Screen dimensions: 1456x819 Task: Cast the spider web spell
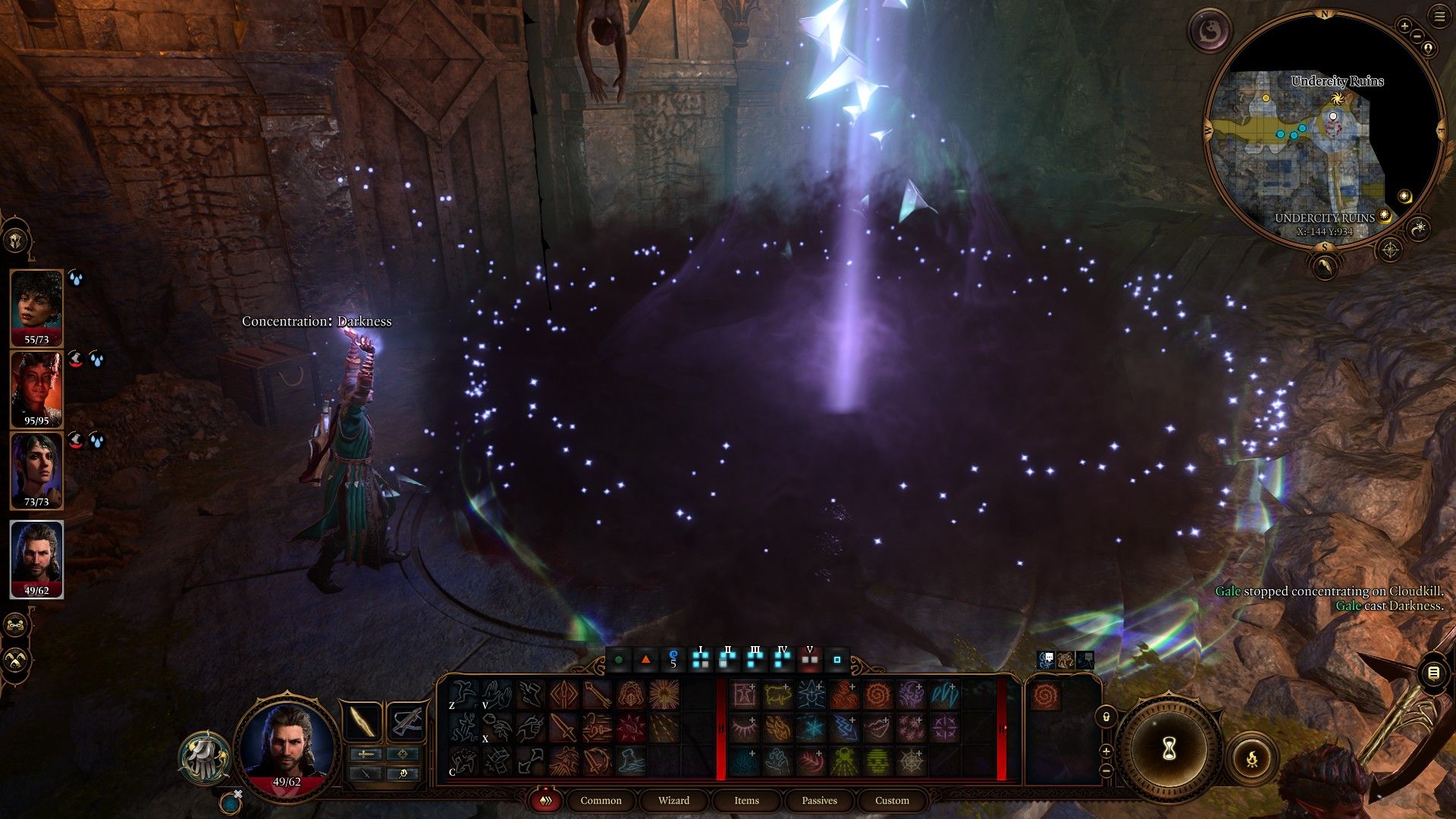pos(911,761)
